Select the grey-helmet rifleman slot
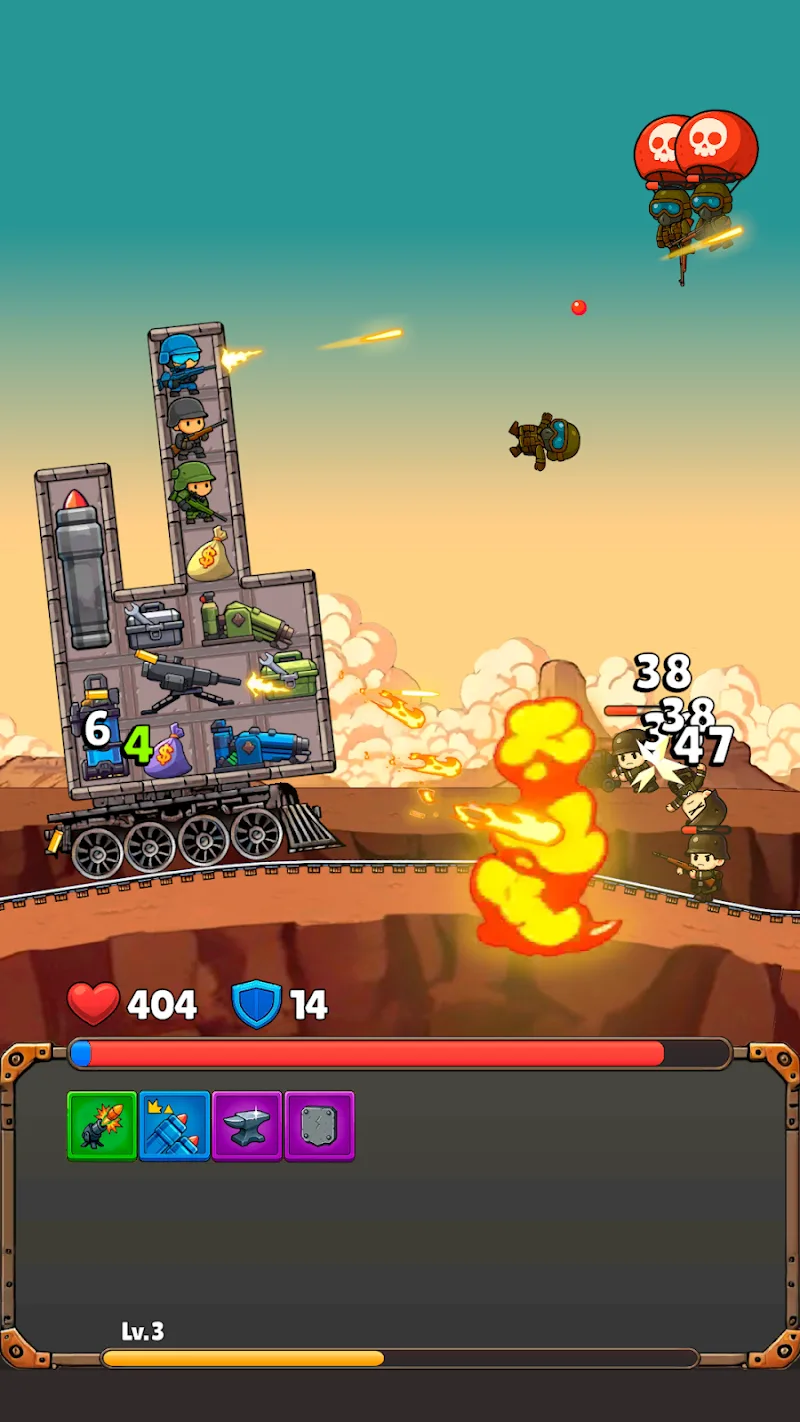 point(189,425)
